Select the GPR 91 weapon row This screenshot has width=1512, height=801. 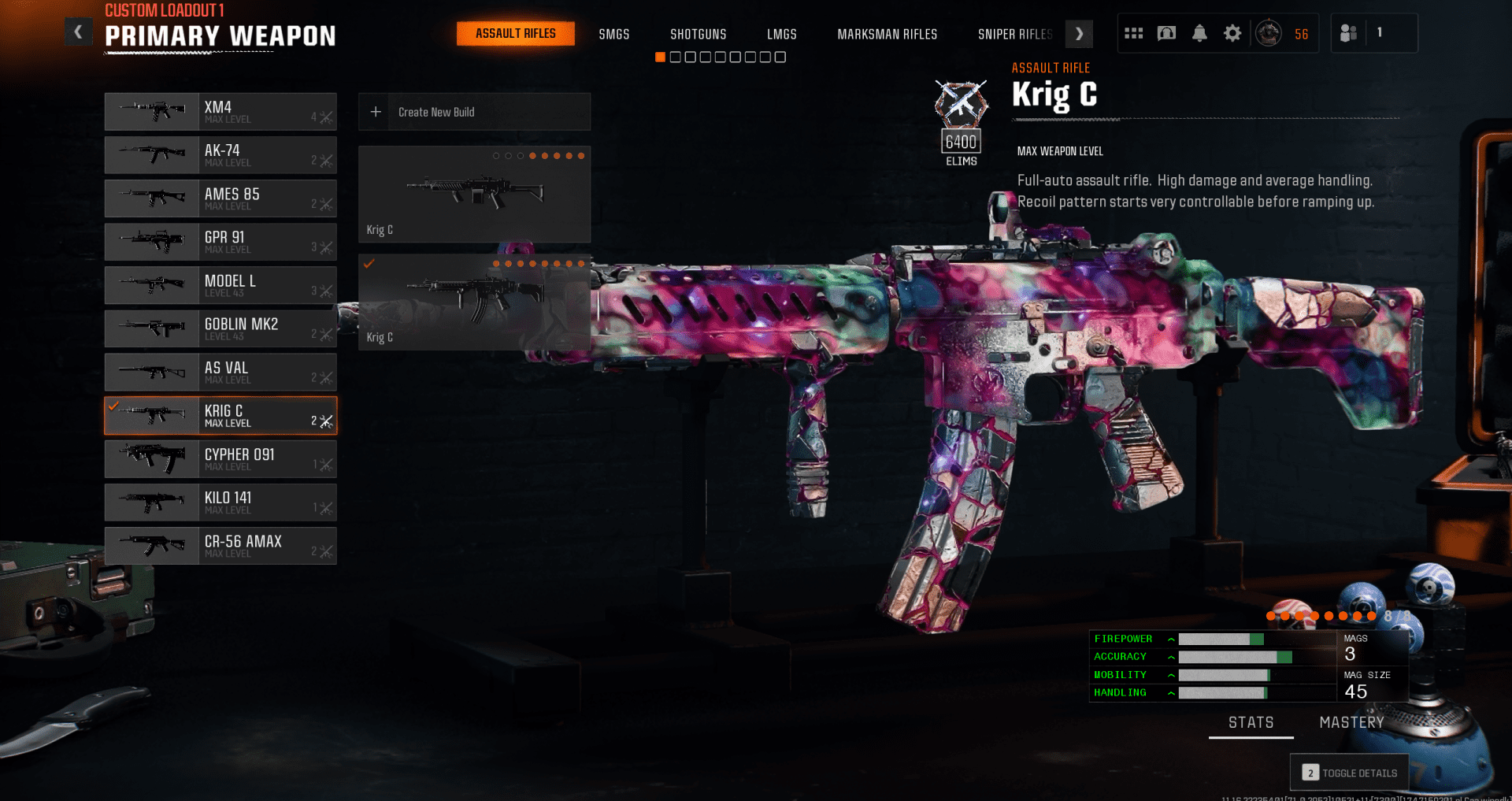click(220, 242)
